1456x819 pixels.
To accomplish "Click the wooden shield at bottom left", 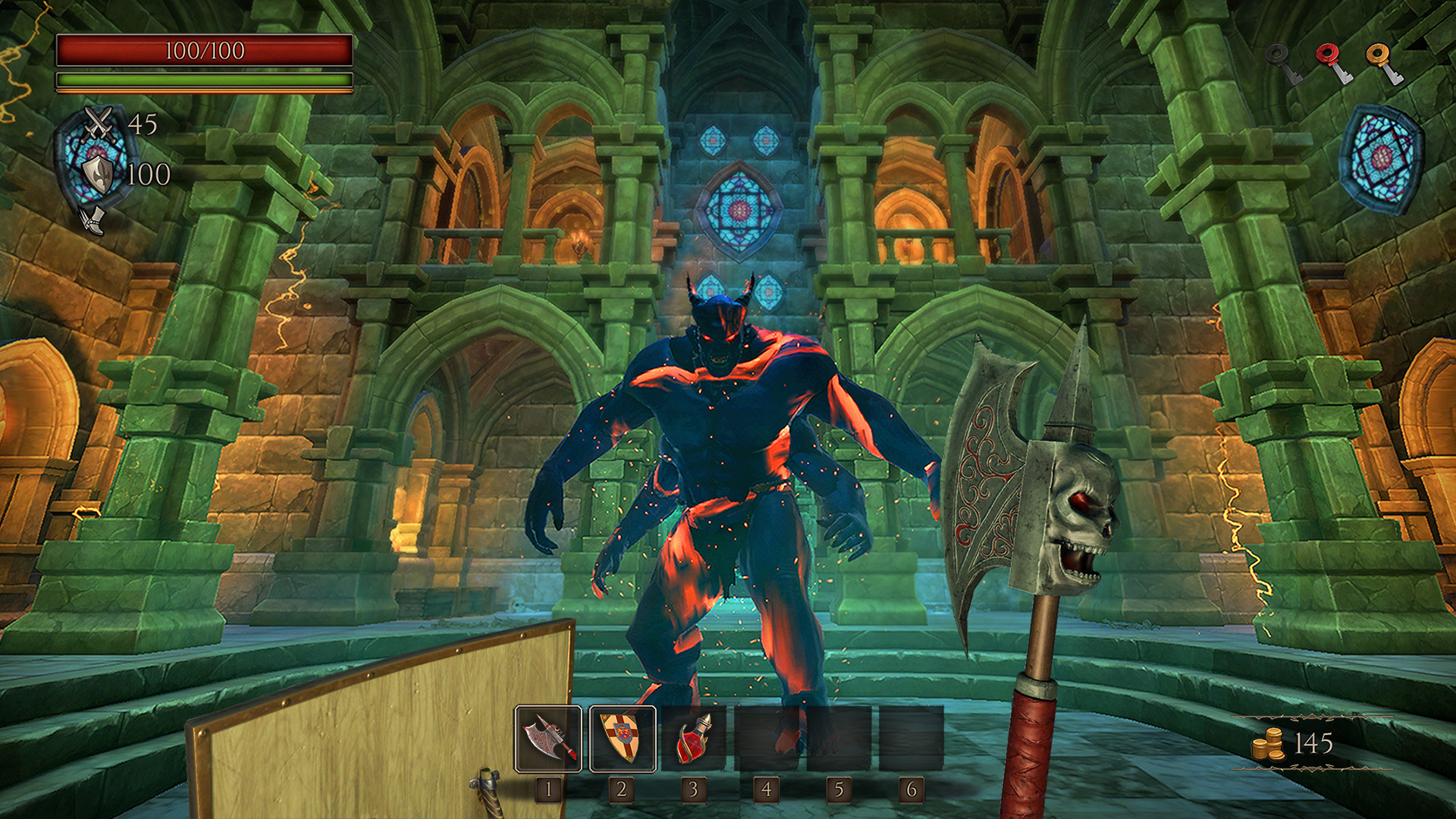I will pos(372,728).
